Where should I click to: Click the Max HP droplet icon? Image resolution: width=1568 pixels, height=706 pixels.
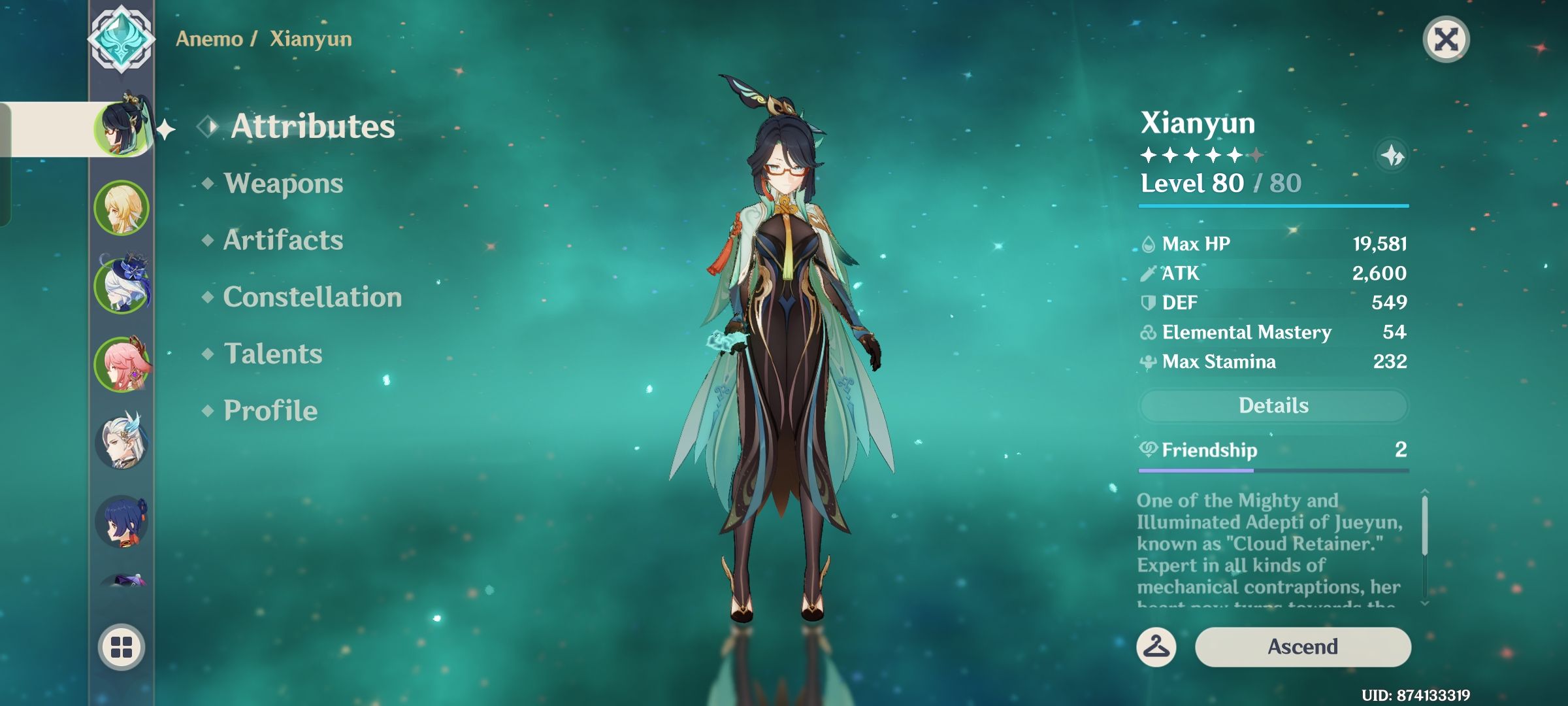[x=1148, y=243]
